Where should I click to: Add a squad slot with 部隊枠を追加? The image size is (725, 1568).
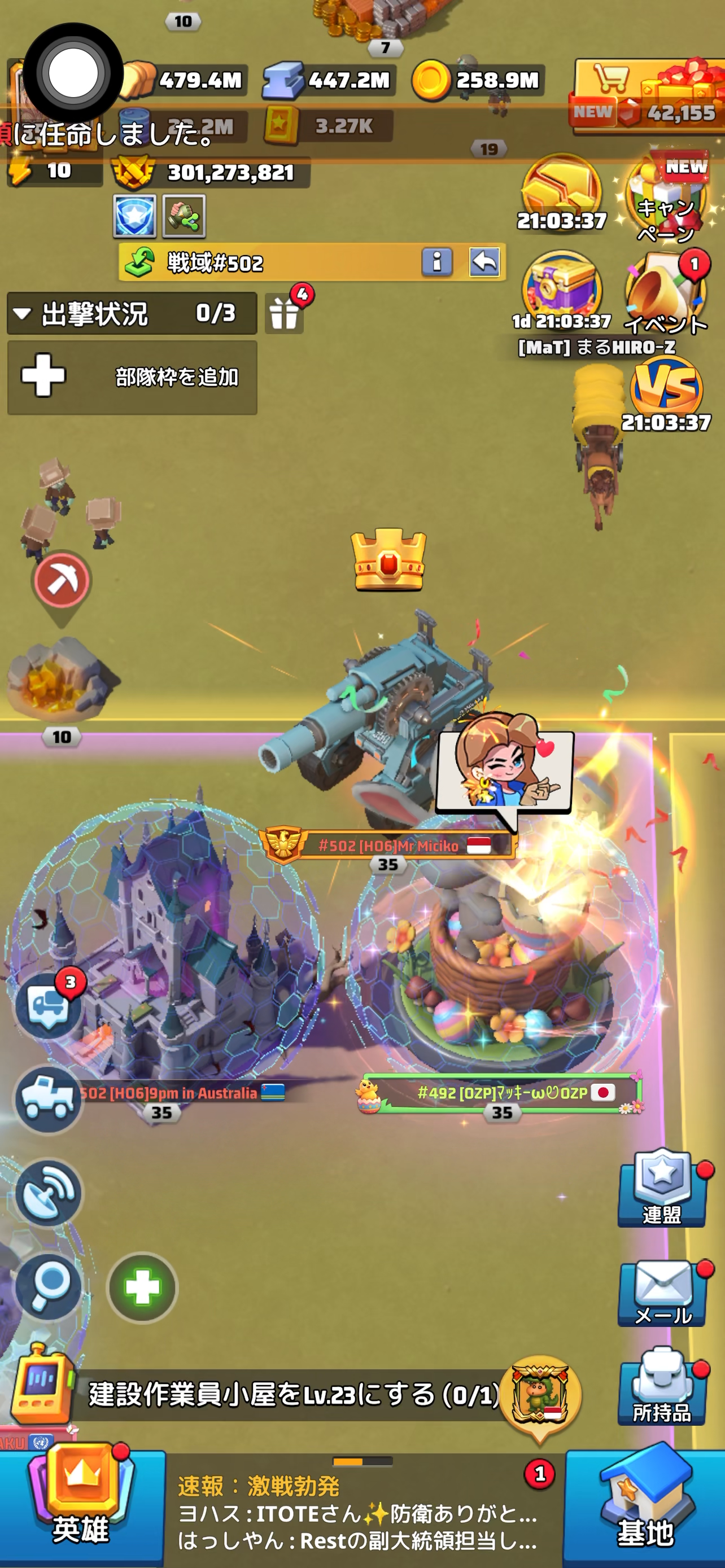click(x=132, y=377)
